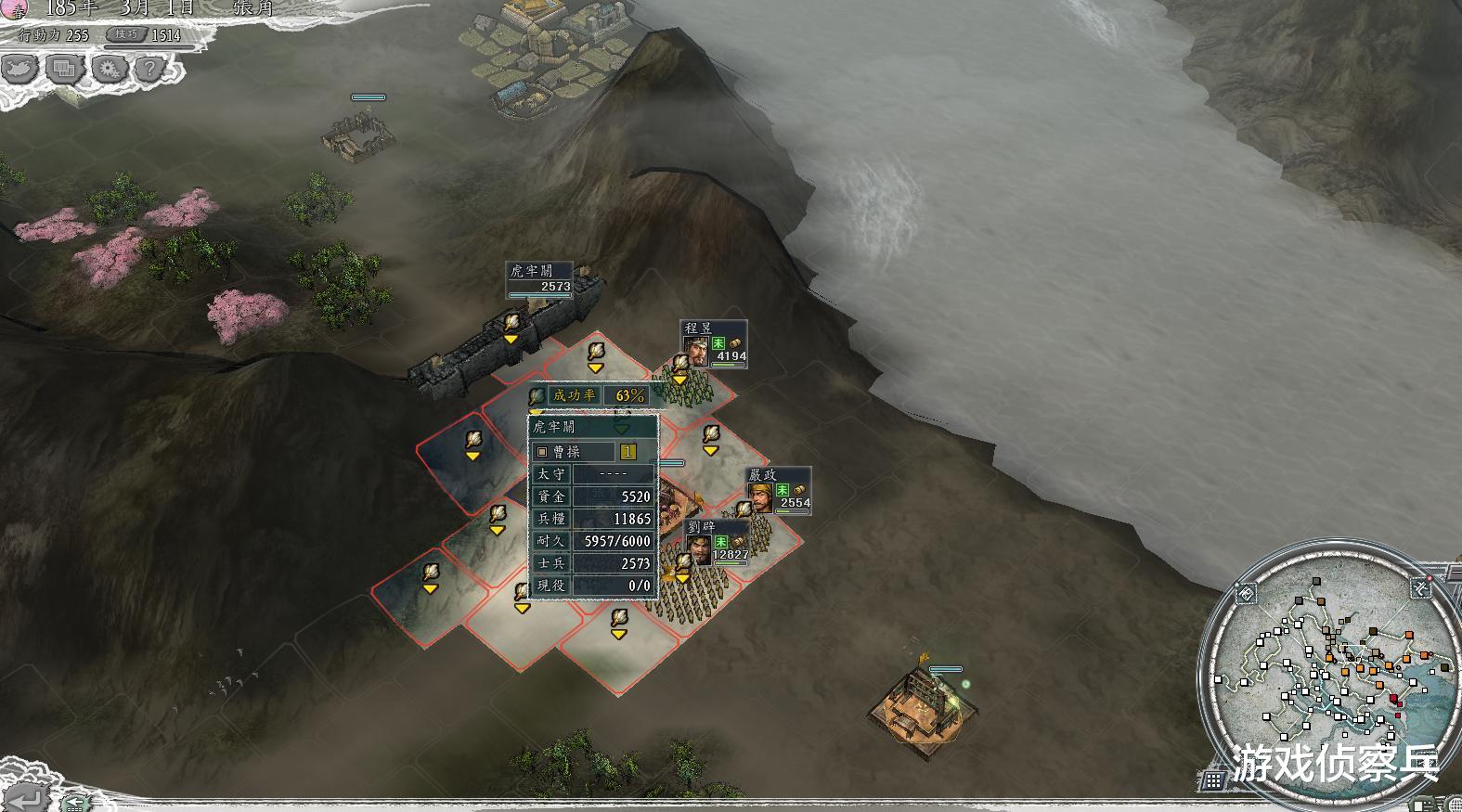Viewport: 1462px width, 812px height.
Task: Open the overlapping windows list button
Action: 64,68
